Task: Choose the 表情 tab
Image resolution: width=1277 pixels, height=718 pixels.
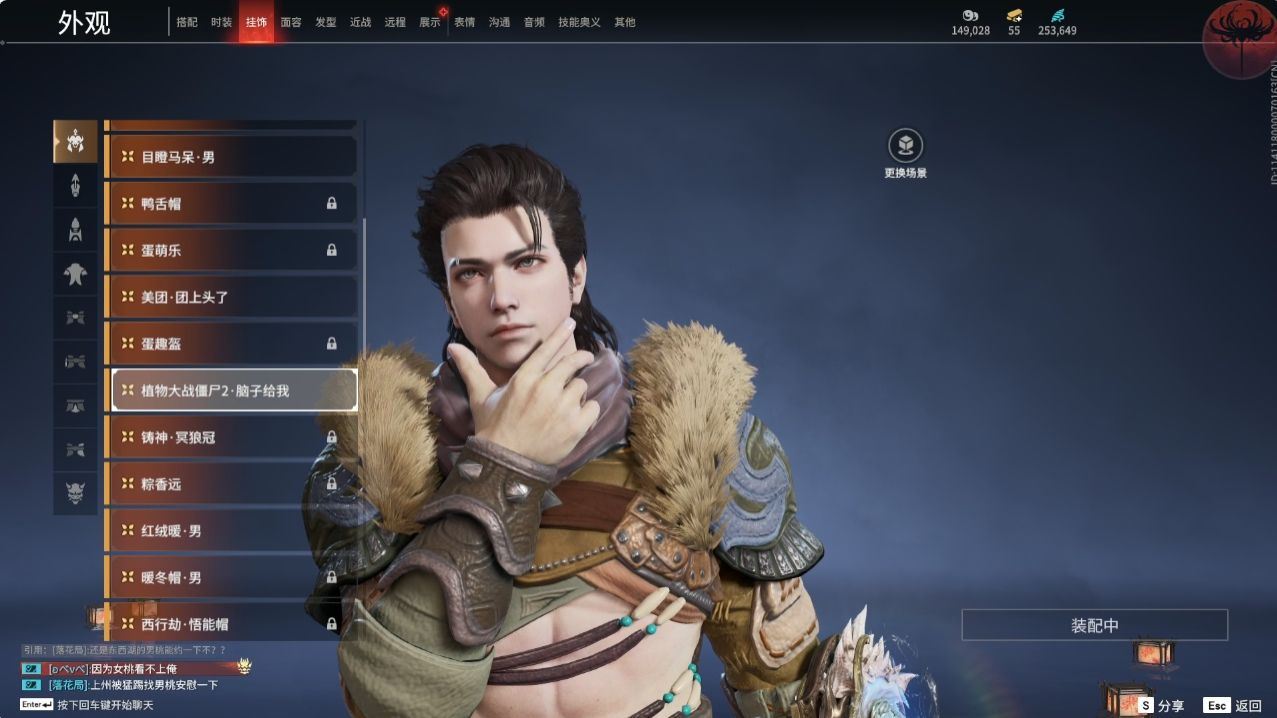Action: point(465,22)
